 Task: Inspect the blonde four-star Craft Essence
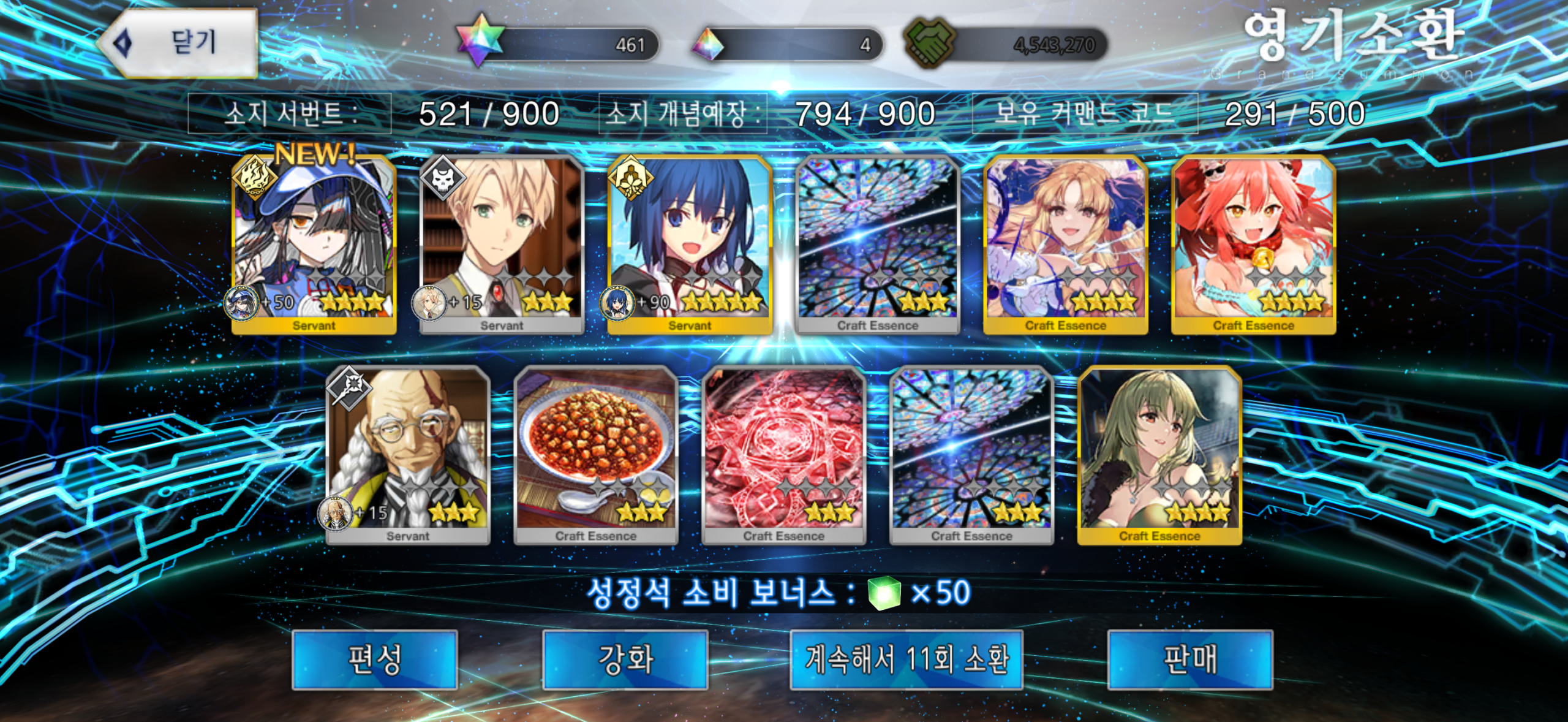[x=1066, y=245]
